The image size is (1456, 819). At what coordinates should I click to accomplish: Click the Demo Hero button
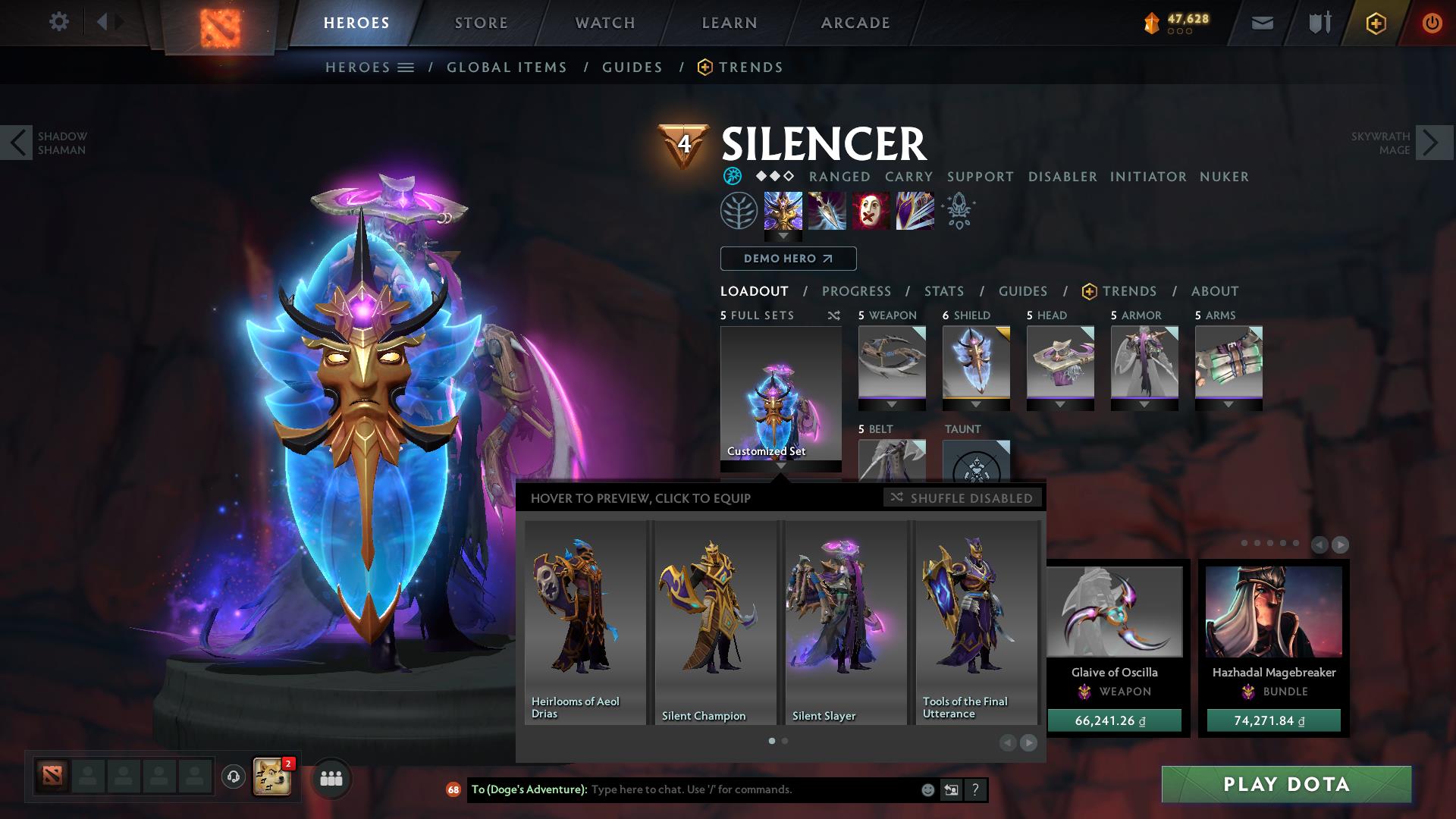787,259
